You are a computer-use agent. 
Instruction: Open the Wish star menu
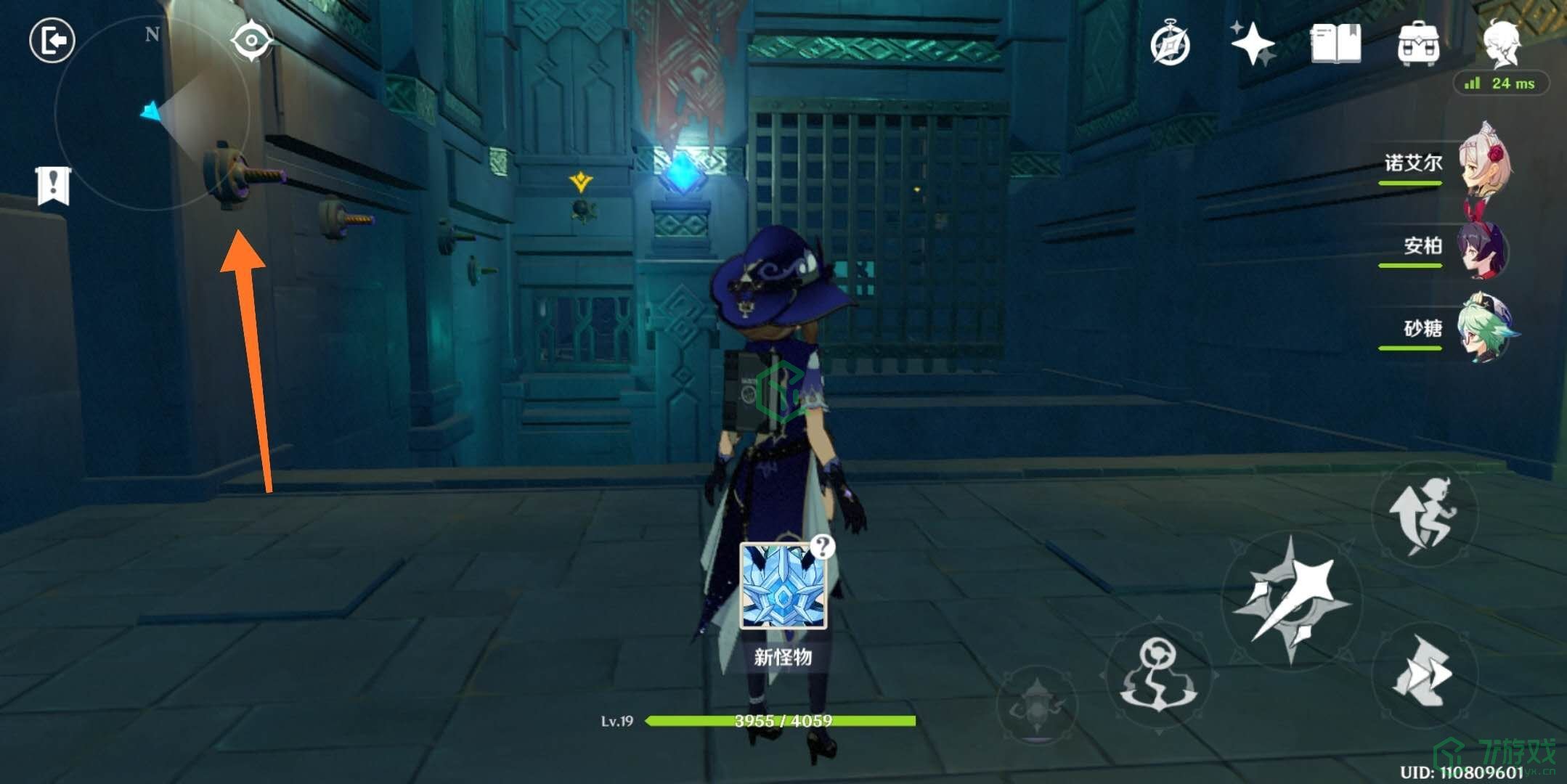[1253, 44]
